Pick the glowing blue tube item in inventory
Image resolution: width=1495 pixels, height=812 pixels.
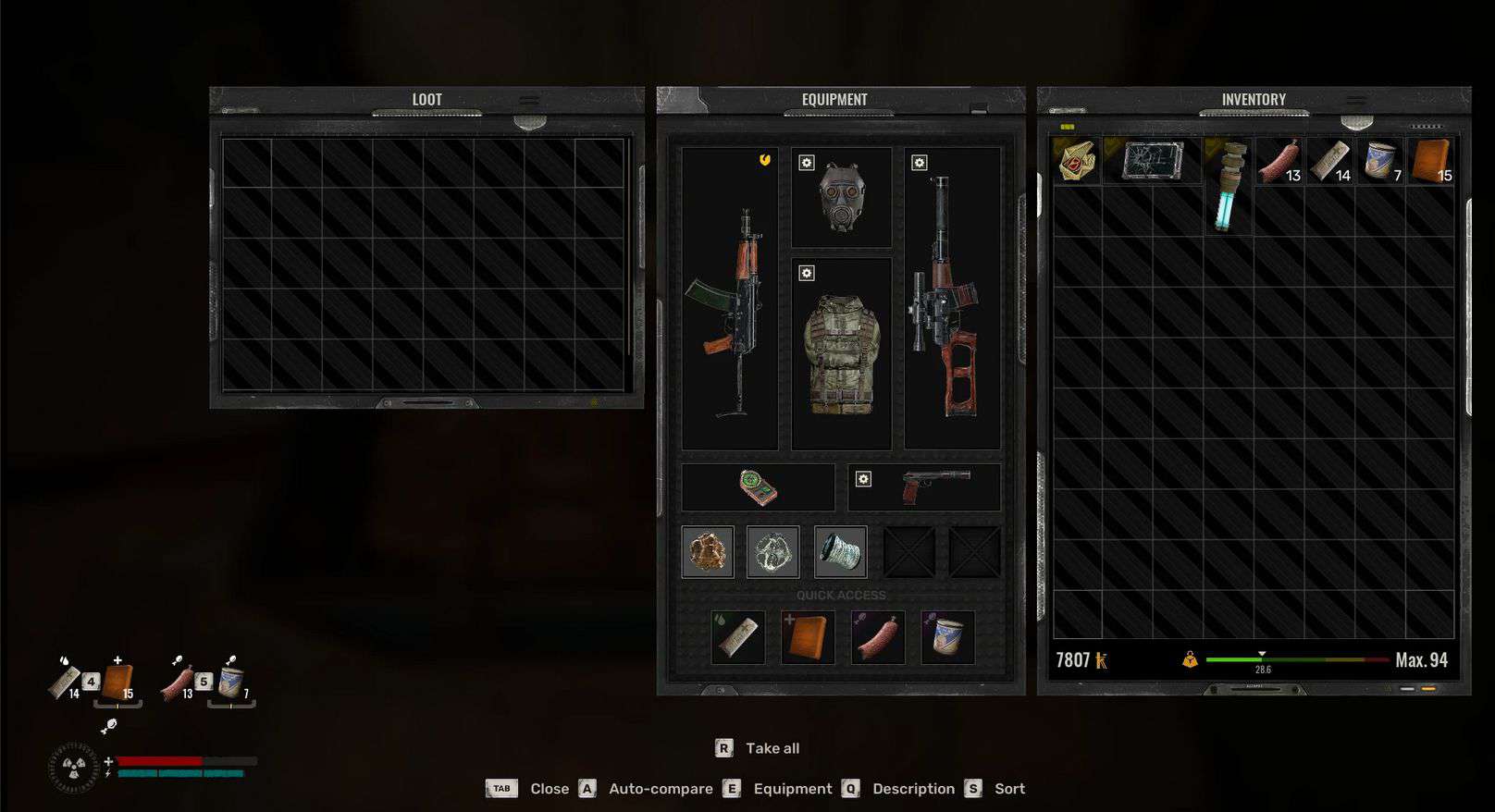1229,186
